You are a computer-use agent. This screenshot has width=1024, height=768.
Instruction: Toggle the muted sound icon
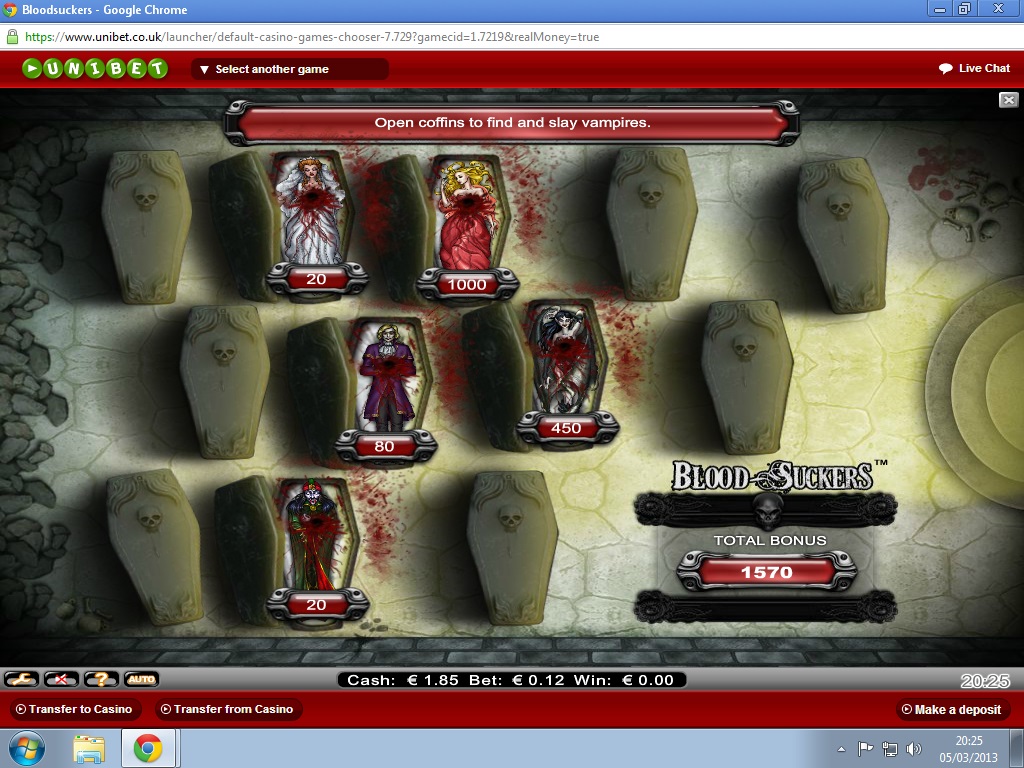pyautogui.click(x=61, y=679)
